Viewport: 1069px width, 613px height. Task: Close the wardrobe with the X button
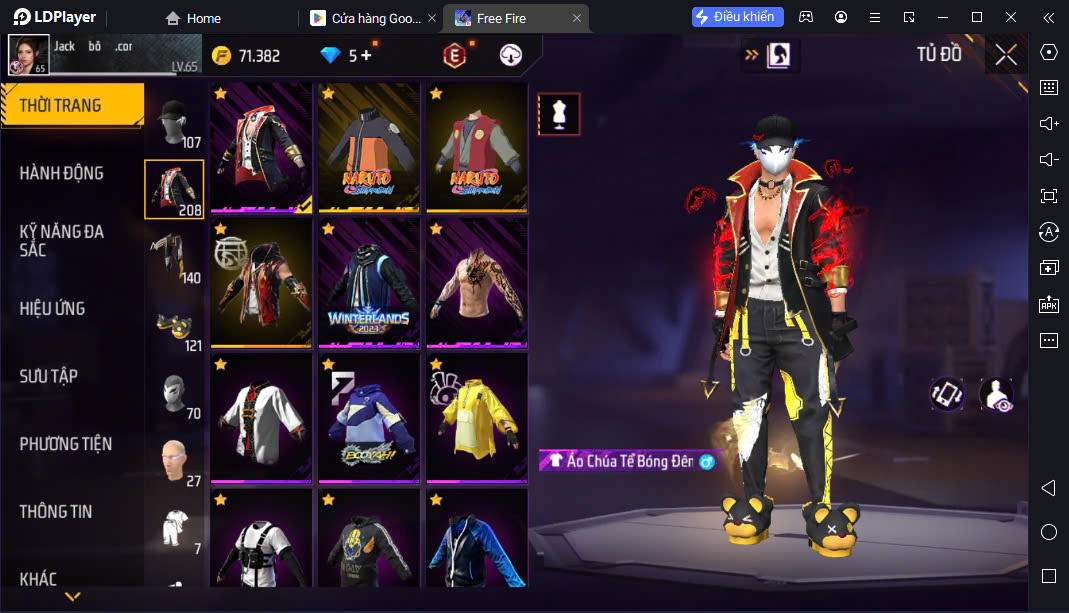click(1006, 55)
